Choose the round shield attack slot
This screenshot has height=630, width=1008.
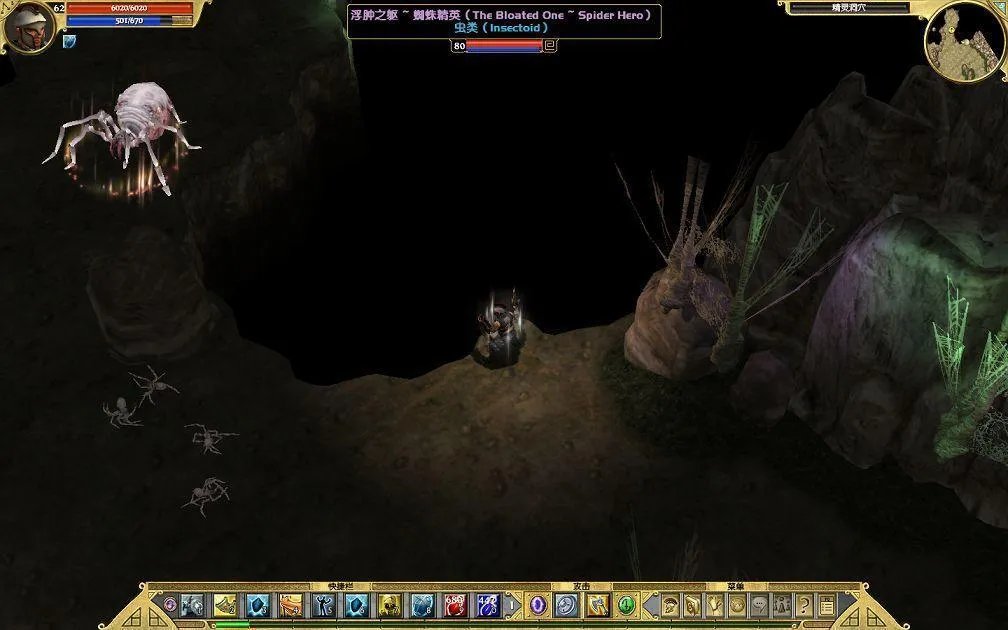click(567, 605)
